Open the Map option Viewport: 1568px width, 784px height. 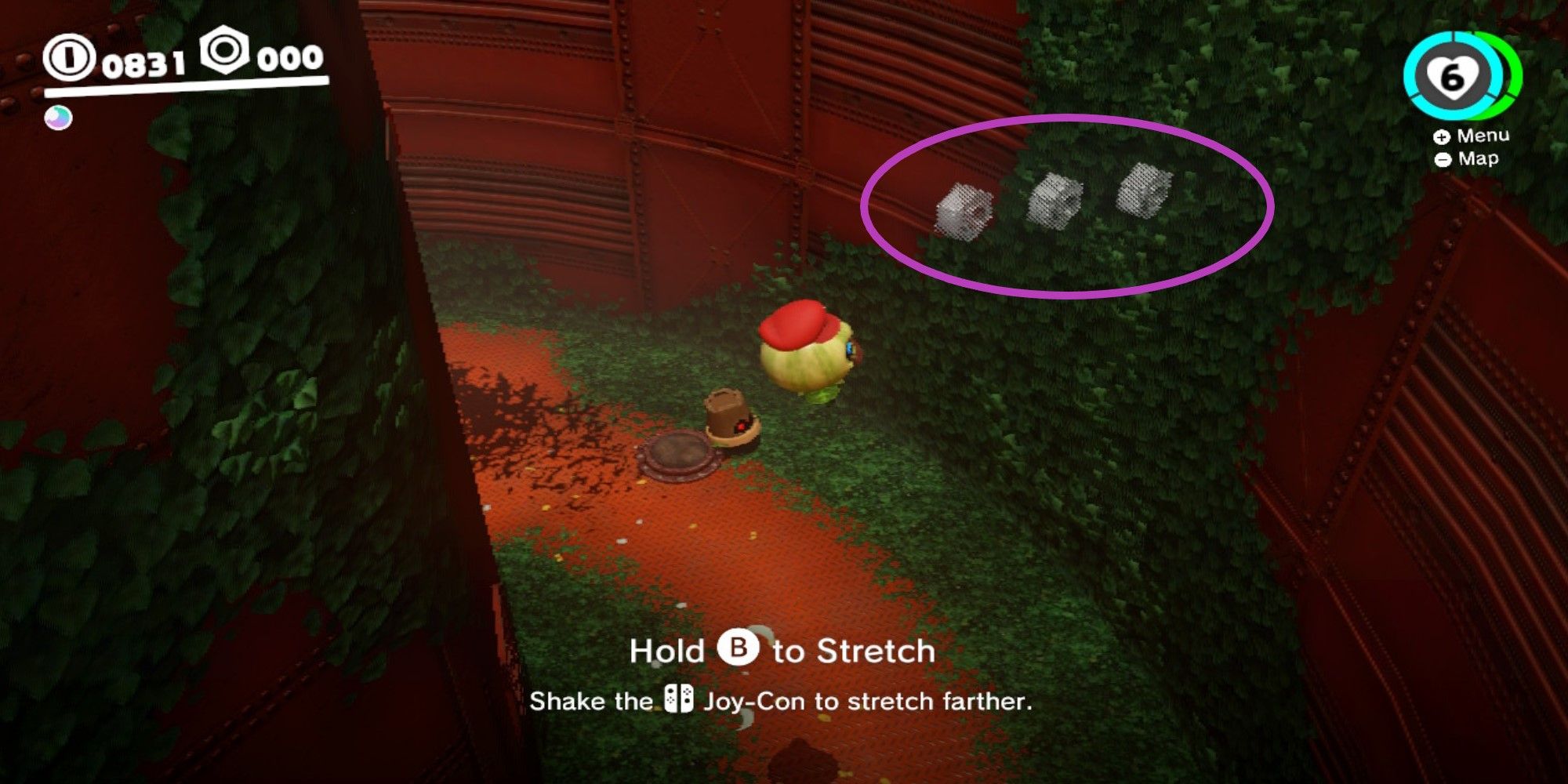point(1479,159)
